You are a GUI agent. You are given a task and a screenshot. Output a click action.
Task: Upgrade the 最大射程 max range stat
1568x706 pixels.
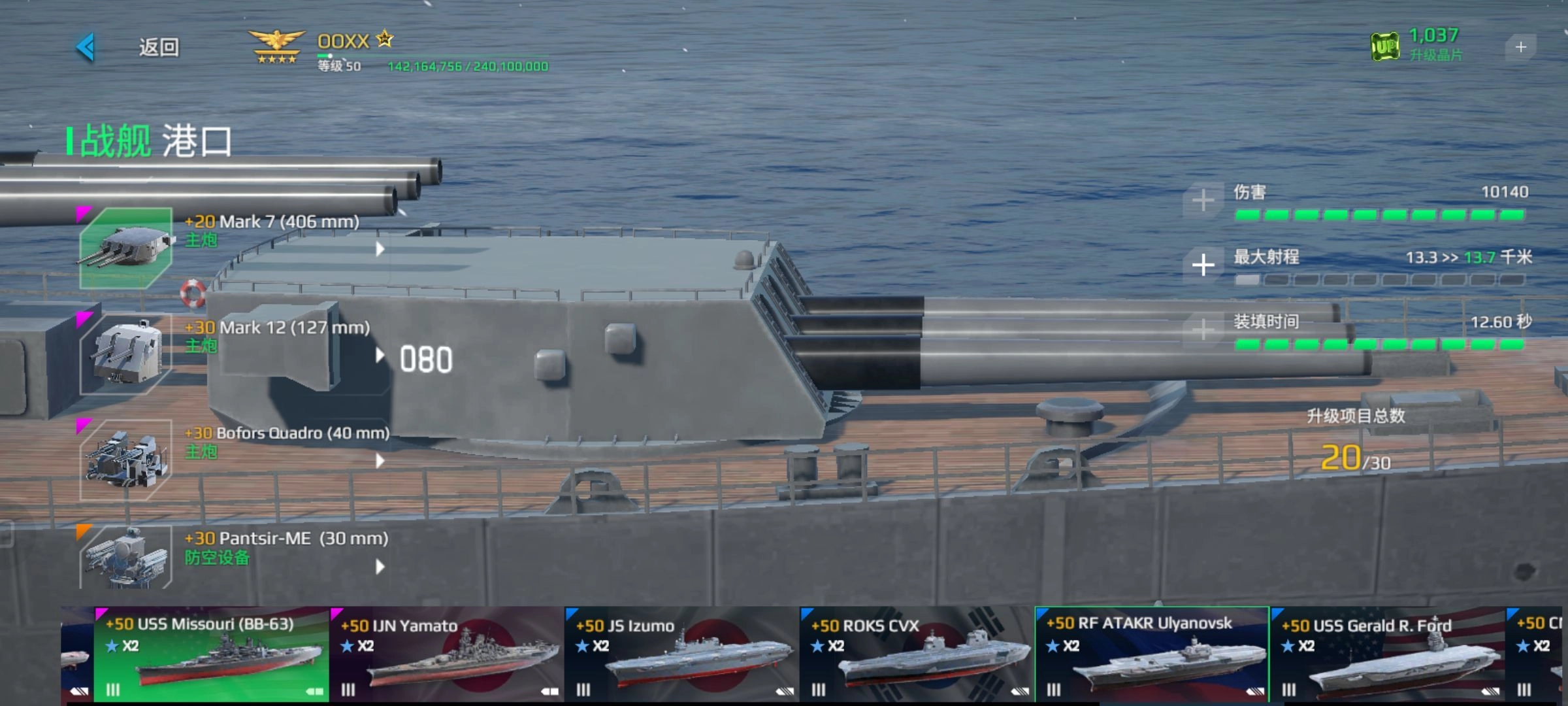point(1203,265)
